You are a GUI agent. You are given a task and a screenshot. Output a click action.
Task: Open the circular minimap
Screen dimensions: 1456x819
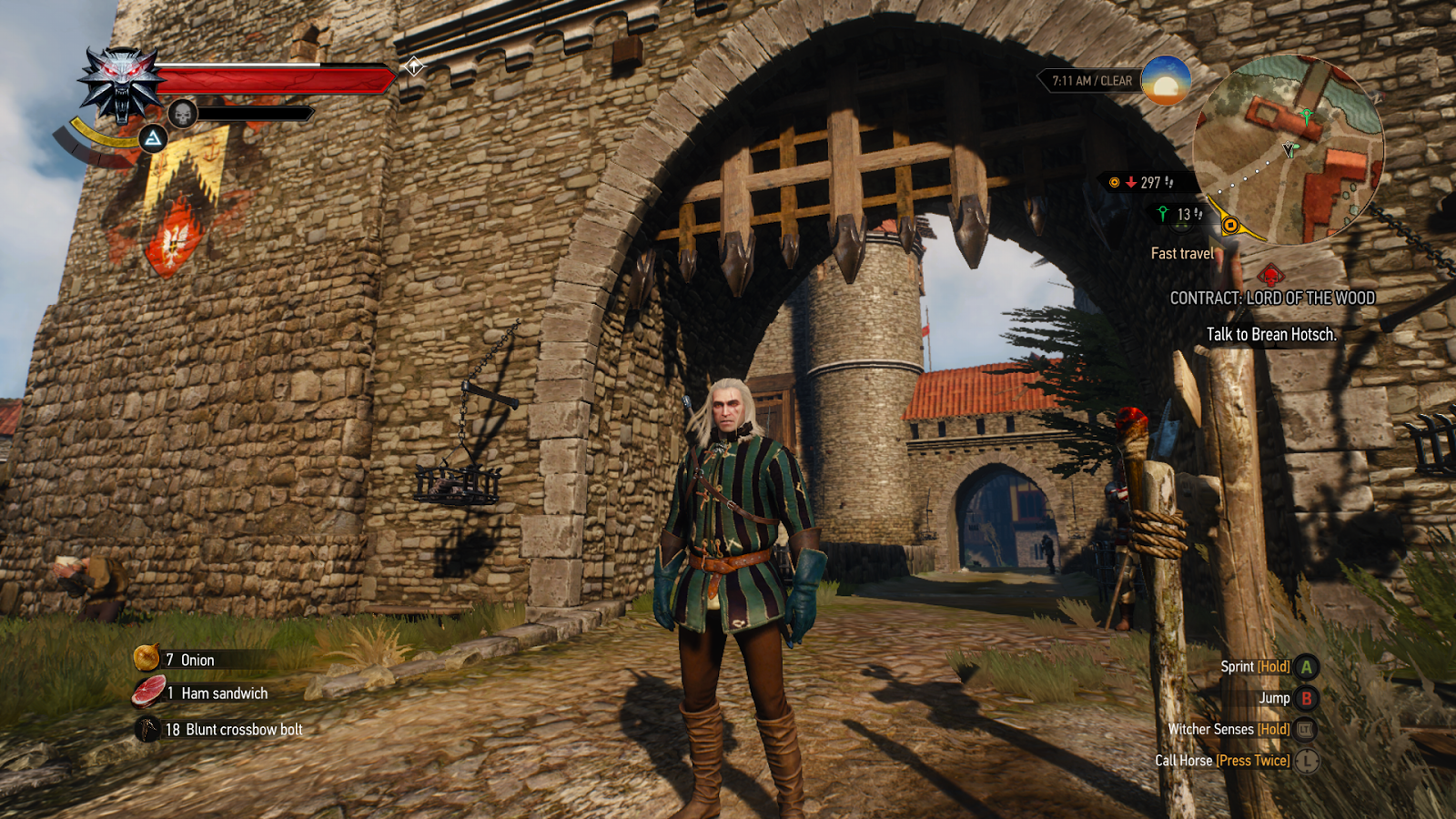tap(1288, 150)
